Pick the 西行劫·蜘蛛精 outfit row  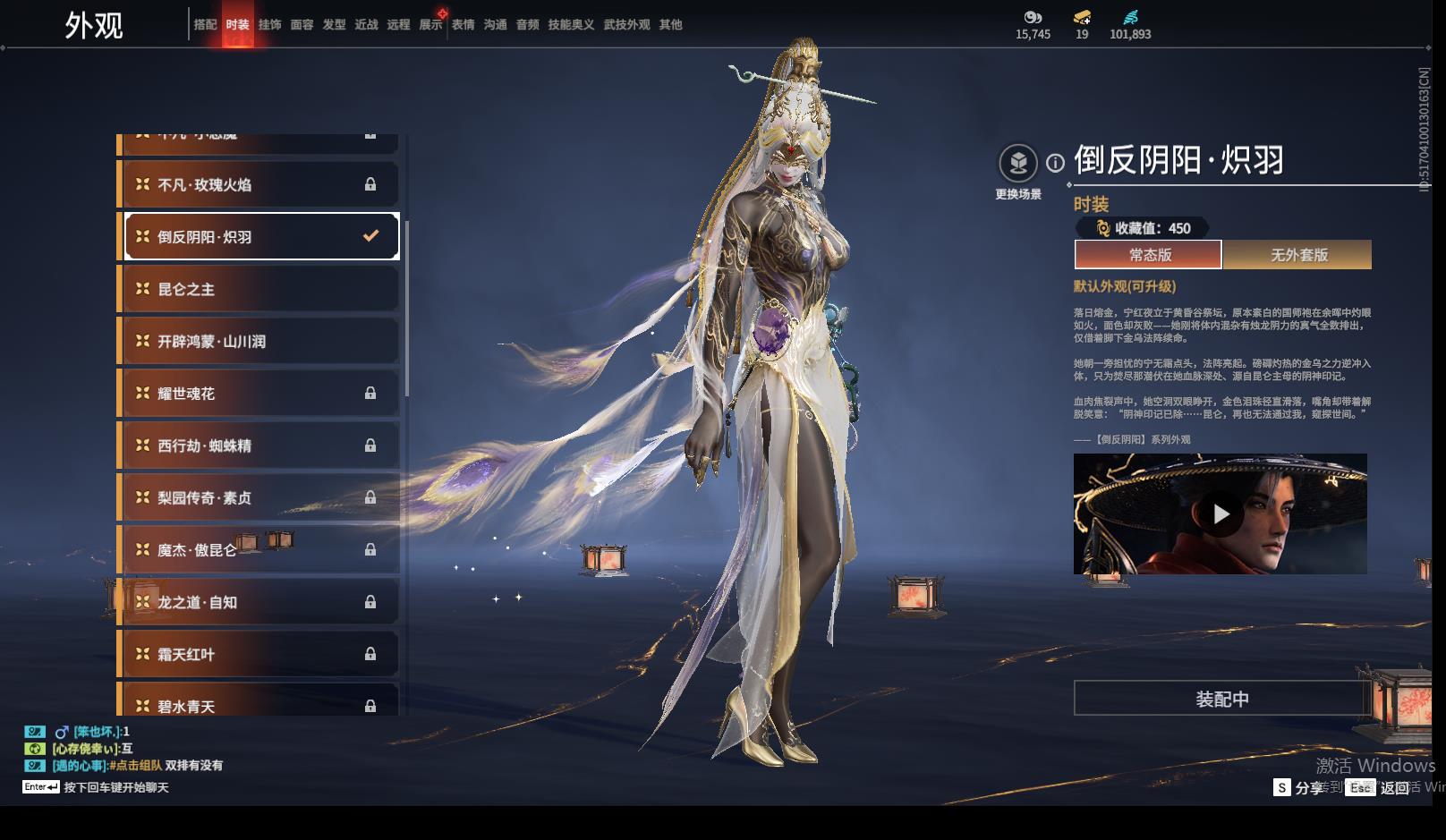260,445
